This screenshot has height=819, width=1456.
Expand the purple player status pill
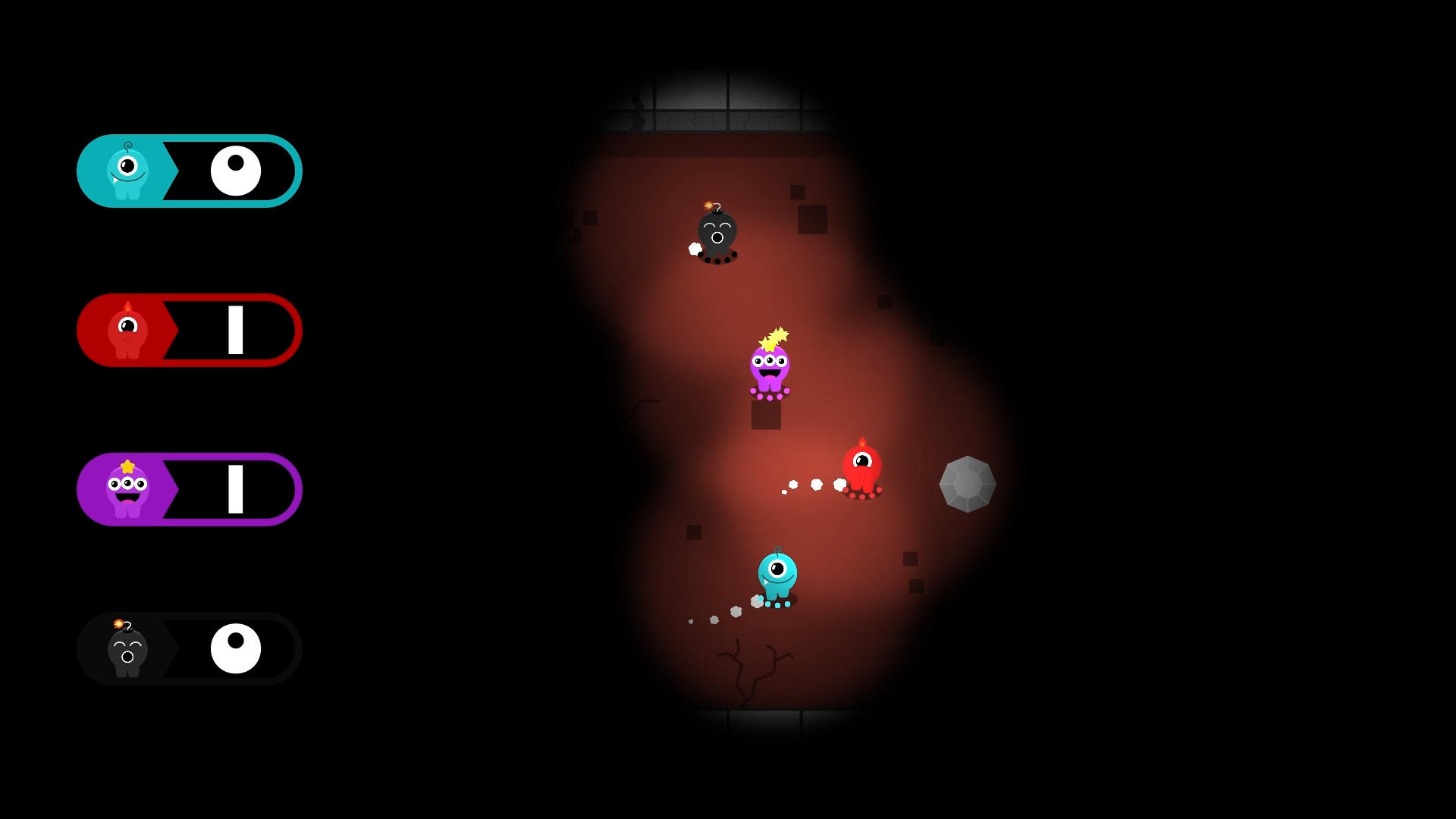[190, 489]
